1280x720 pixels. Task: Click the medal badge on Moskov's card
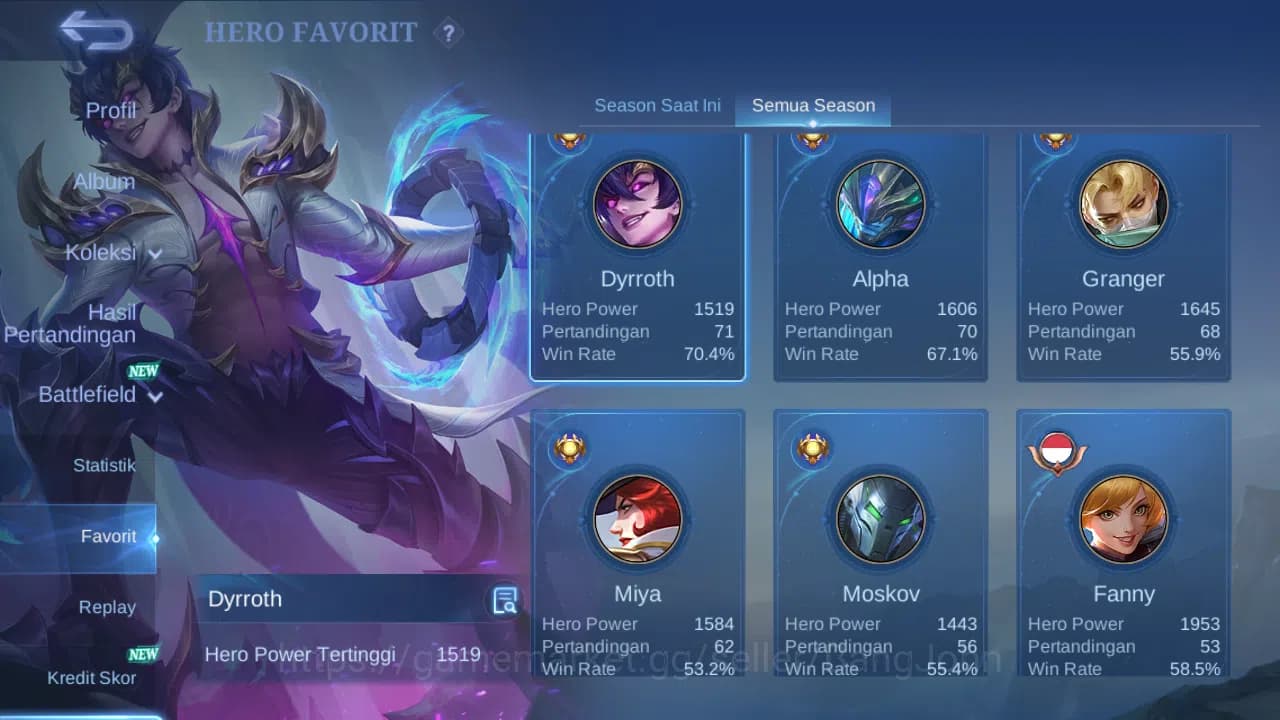pyautogui.click(x=812, y=450)
